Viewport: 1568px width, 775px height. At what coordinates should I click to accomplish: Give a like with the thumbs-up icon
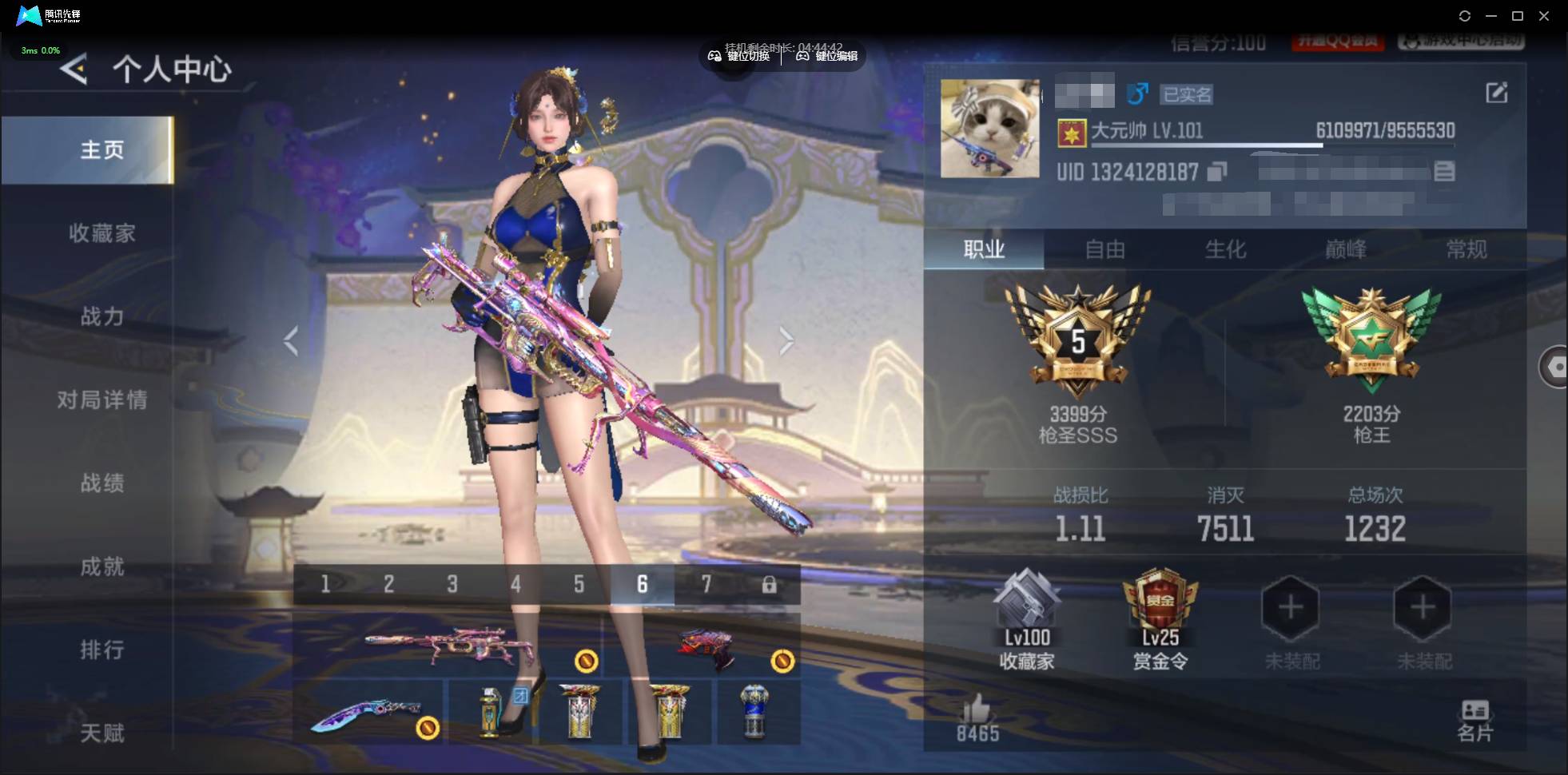(978, 710)
